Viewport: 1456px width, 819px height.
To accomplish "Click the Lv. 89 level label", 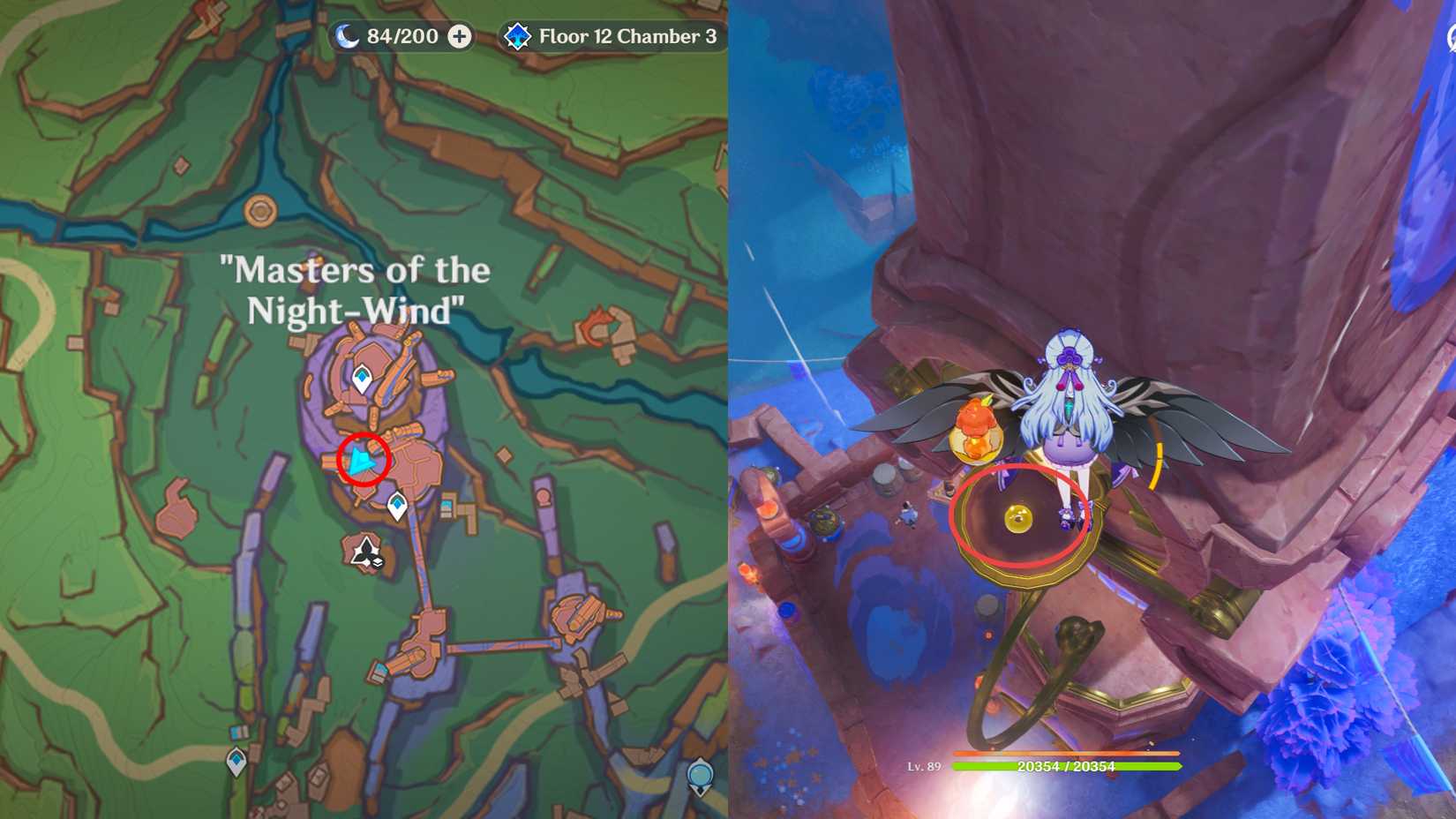I will pyautogui.click(x=926, y=768).
